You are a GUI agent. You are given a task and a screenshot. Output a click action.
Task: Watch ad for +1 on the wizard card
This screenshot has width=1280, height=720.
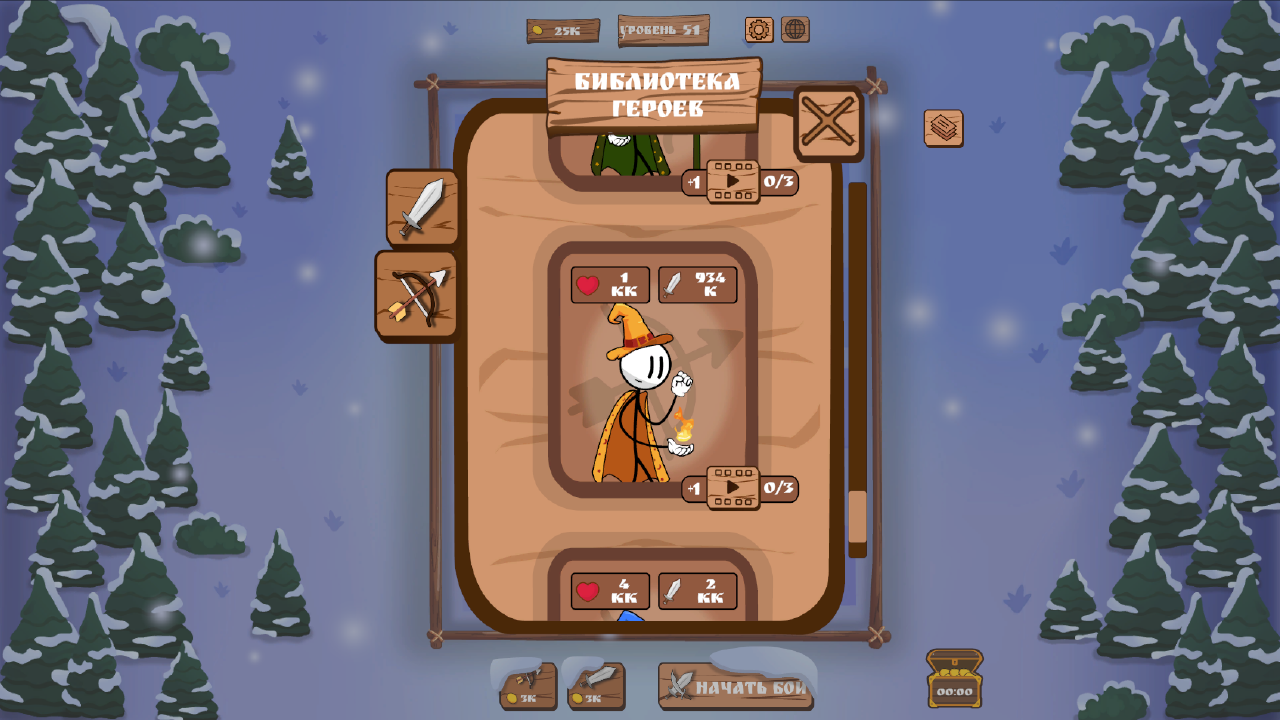pyautogui.click(x=733, y=489)
